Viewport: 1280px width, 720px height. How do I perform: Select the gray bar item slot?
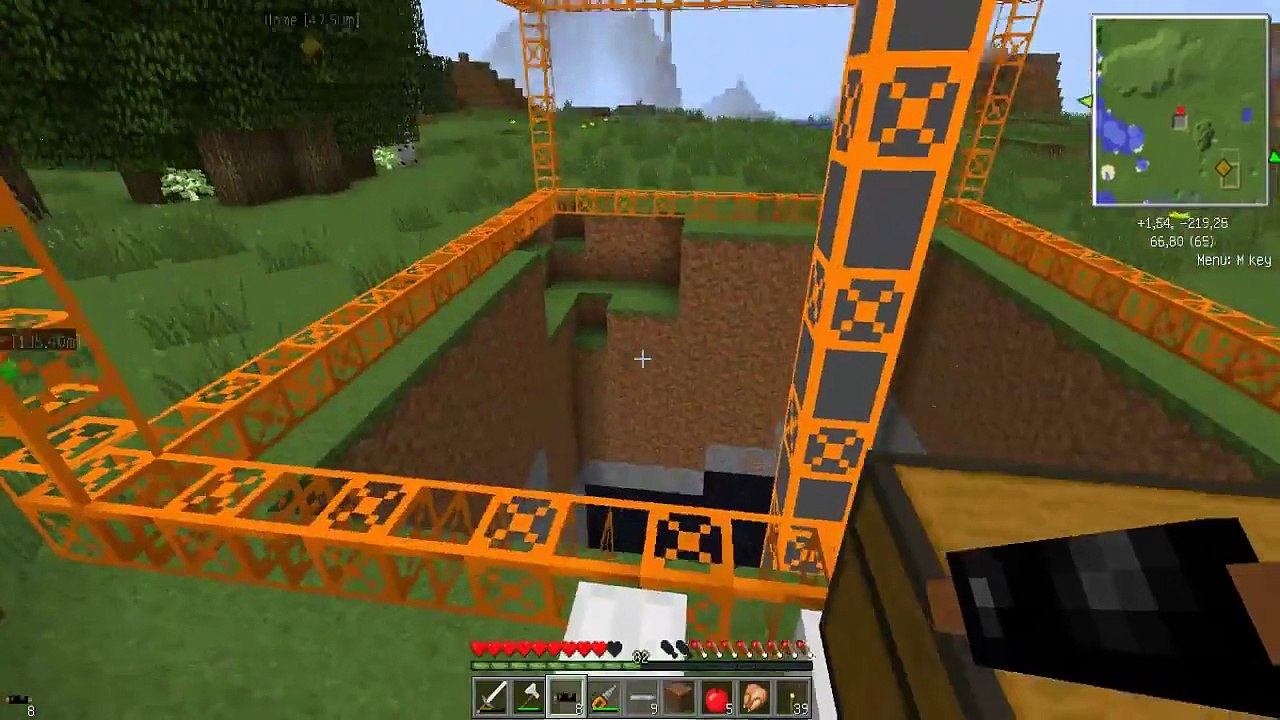point(642,697)
